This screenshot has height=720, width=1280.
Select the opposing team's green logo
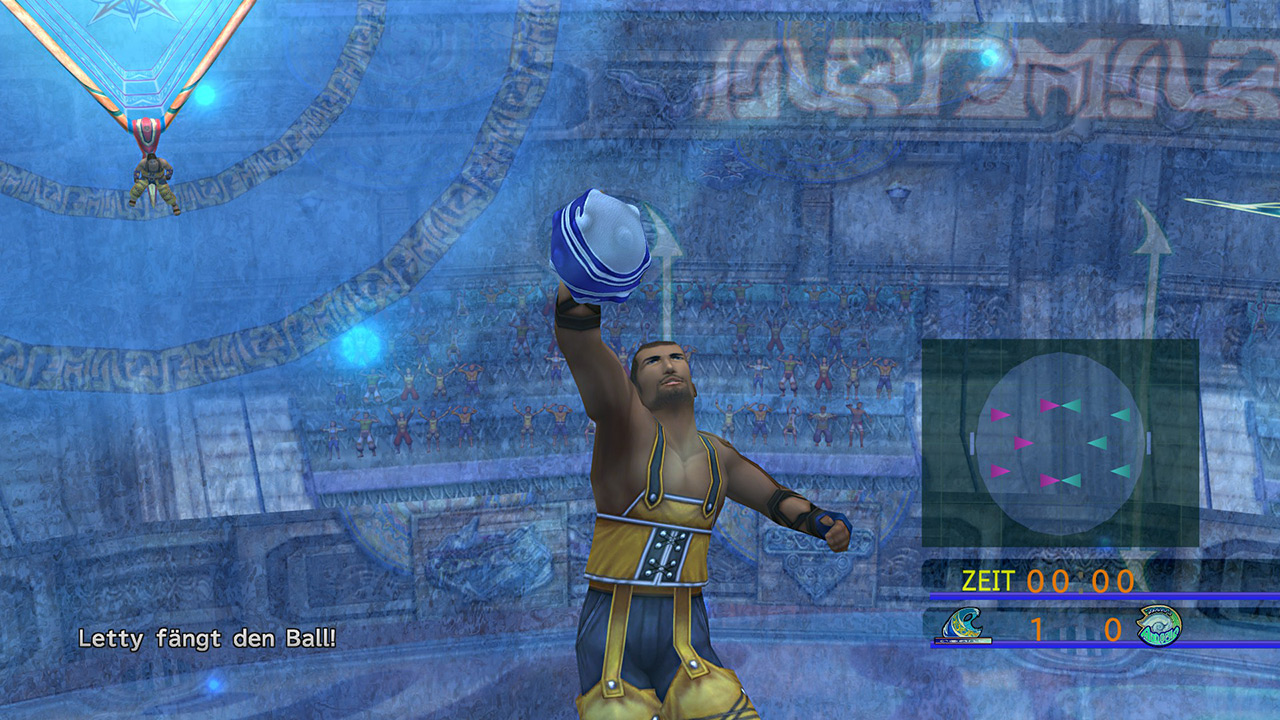(x=1159, y=626)
